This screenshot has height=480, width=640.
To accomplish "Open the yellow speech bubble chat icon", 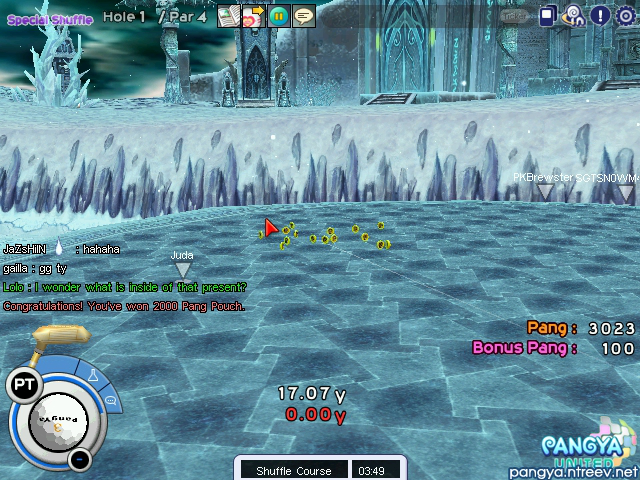I will (x=304, y=16).
